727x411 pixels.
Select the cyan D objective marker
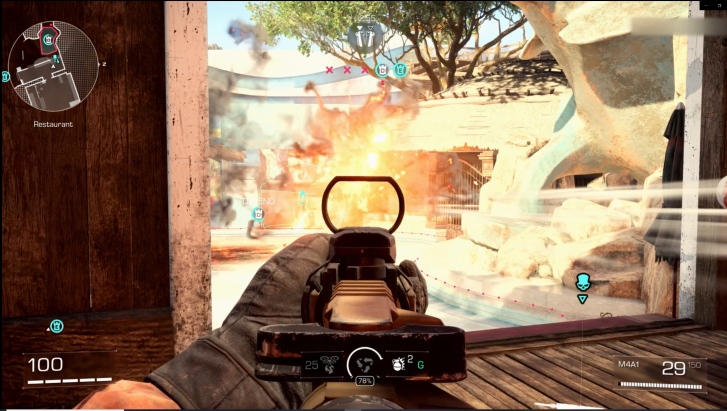pyautogui.click(x=381, y=70)
